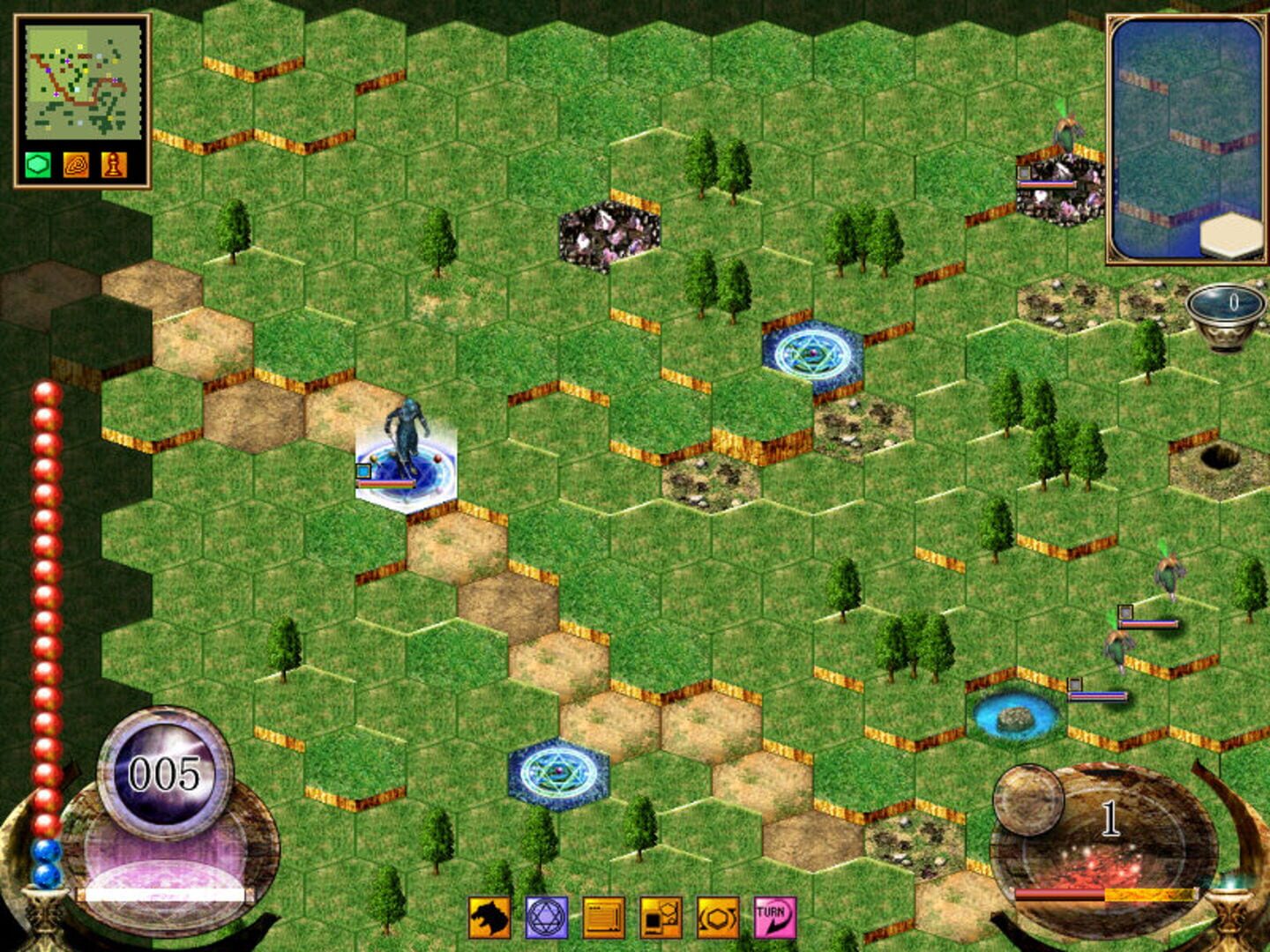Click the purple mana orb showing 005
This screenshot has width=1270, height=952.
[163, 774]
